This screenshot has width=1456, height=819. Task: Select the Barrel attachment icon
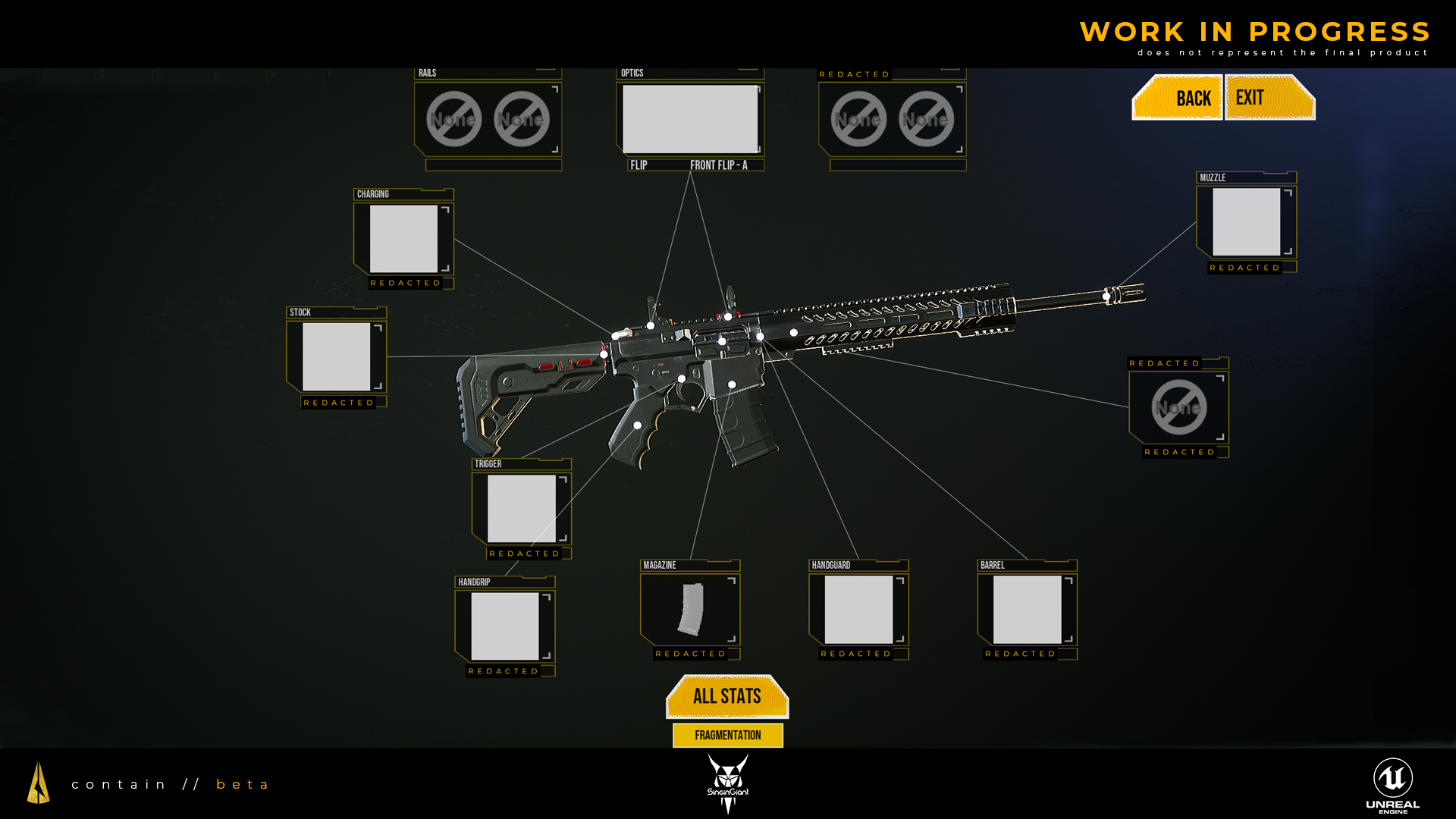[1026, 610]
